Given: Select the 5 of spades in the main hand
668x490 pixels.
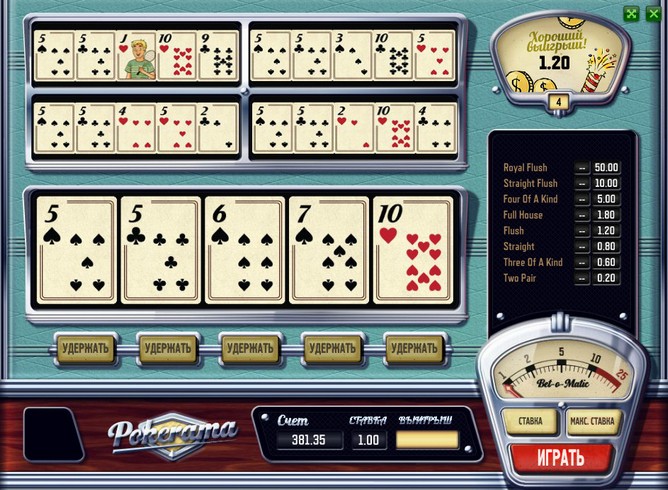Looking at the screenshot, I should tap(75, 250).
